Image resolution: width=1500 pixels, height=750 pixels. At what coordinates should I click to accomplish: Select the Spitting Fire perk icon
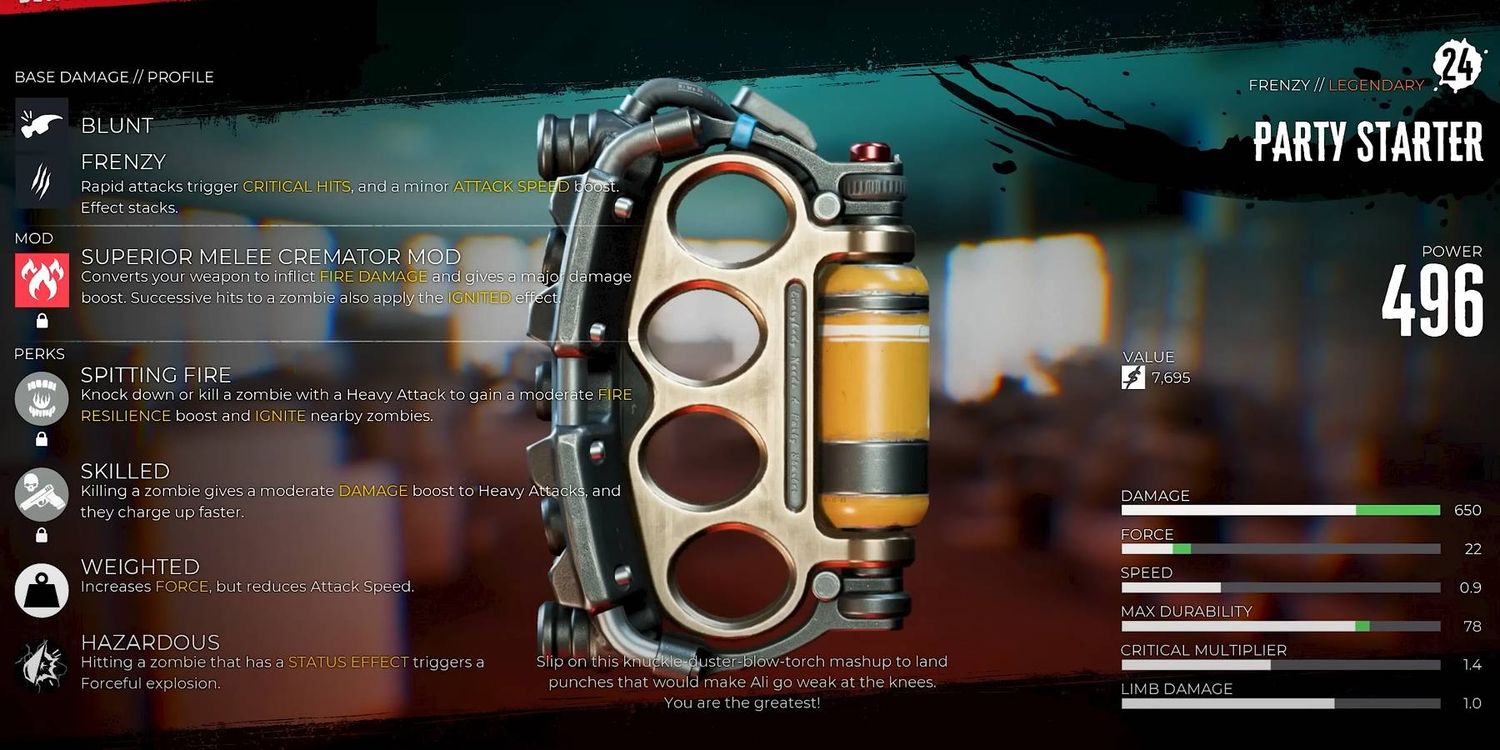[42, 397]
